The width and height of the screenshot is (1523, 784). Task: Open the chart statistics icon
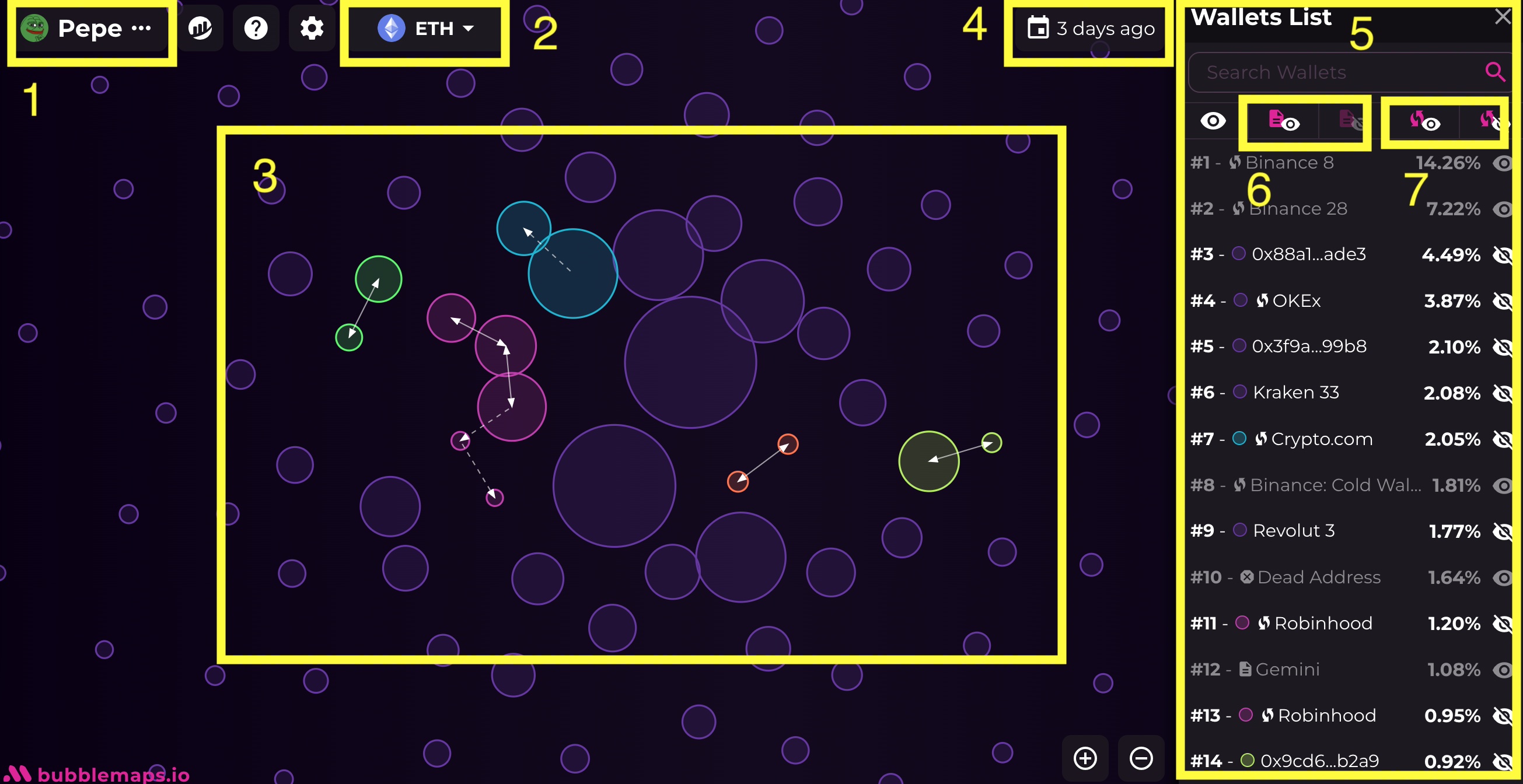pyautogui.click(x=200, y=29)
